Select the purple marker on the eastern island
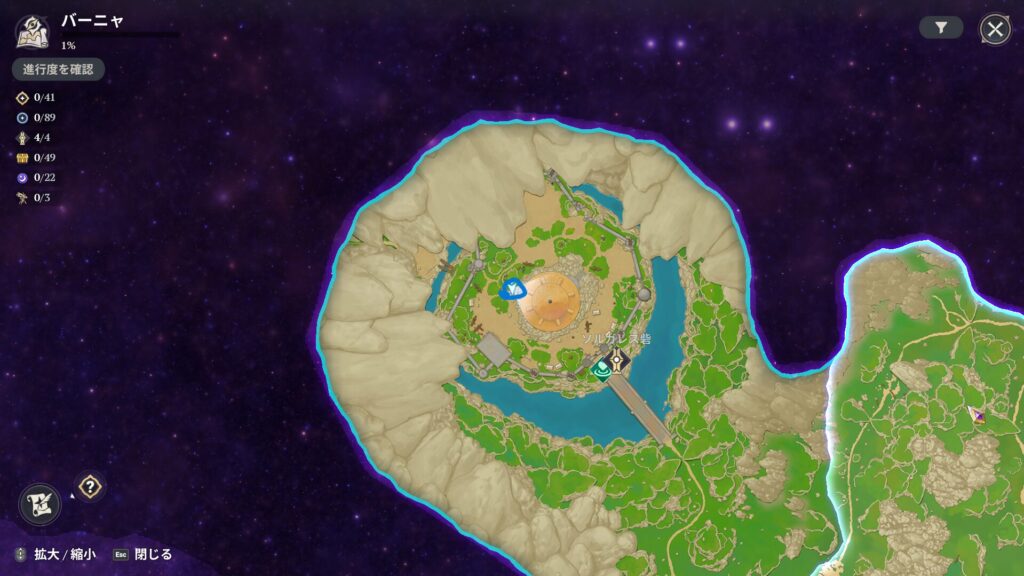Viewport: 1024px width, 576px height. [x=979, y=415]
